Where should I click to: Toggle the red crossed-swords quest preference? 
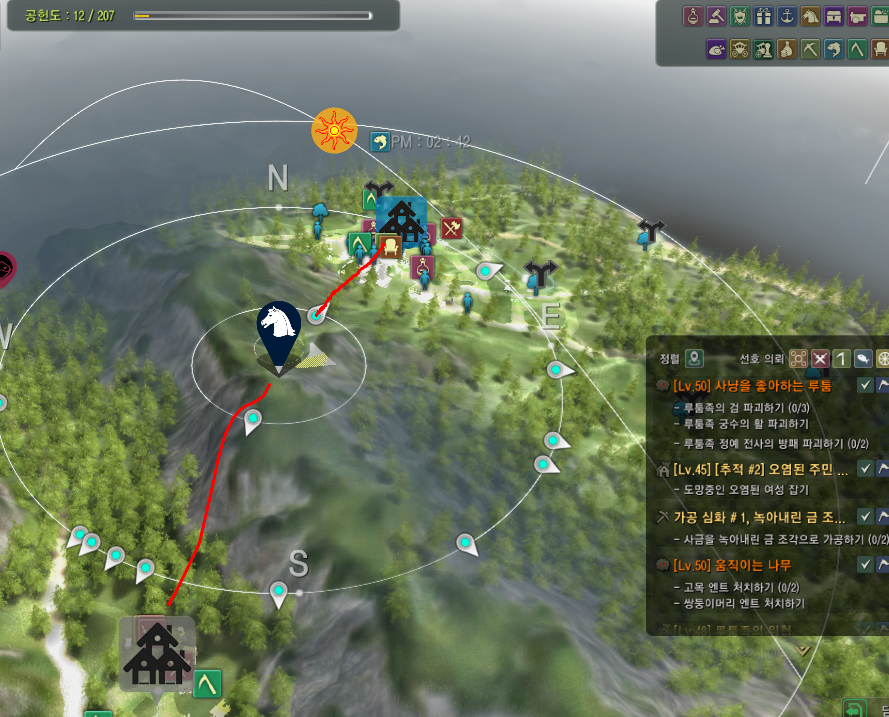821,358
